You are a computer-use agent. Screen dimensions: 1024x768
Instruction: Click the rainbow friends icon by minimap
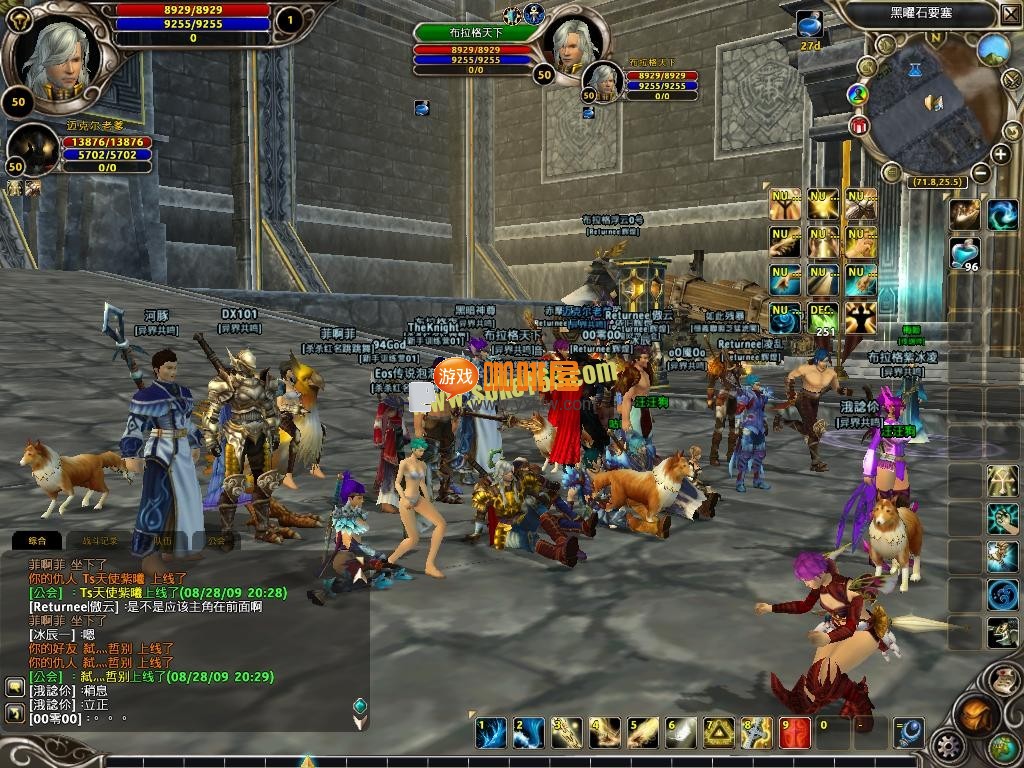tap(857, 95)
